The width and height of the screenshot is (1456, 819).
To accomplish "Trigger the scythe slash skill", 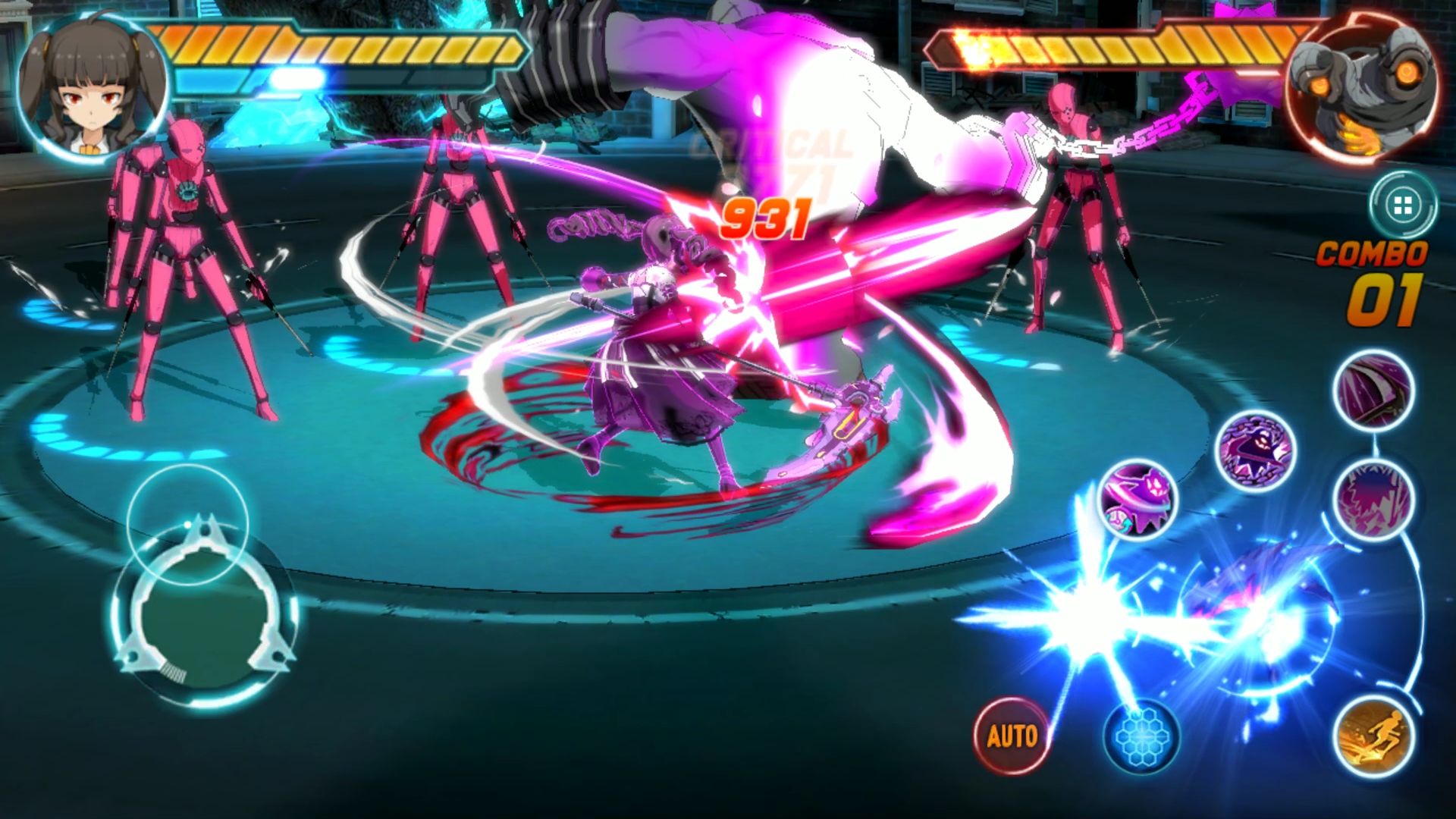I will pyautogui.click(x=1373, y=390).
